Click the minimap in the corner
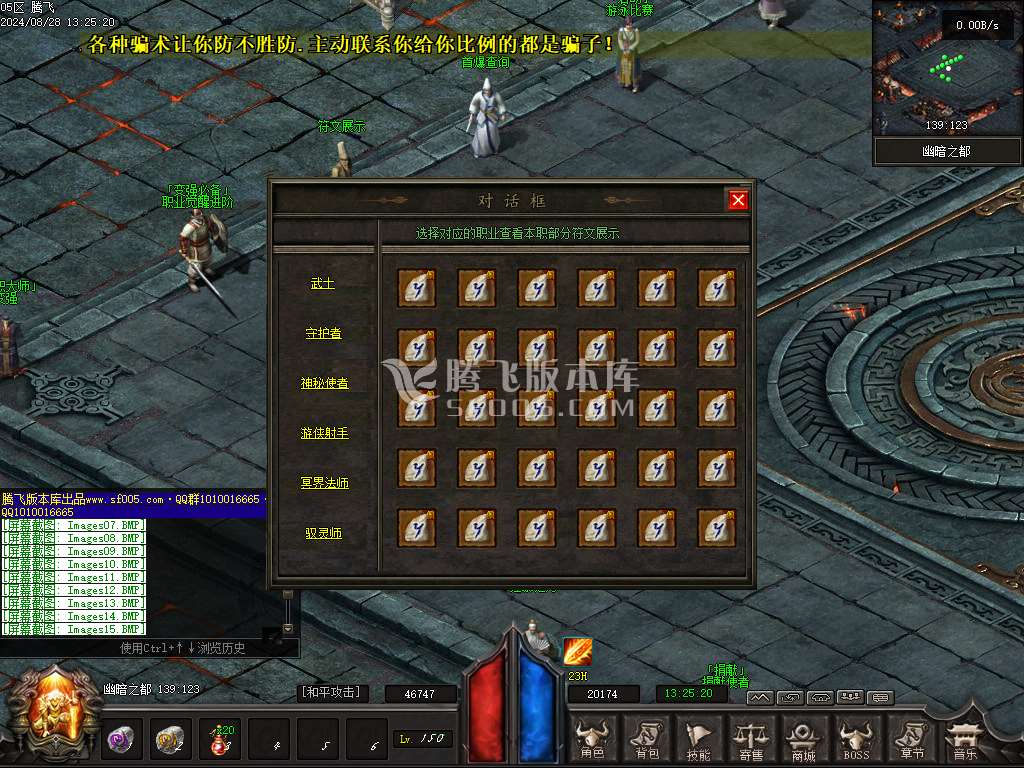The width and height of the screenshot is (1024, 768). [x=946, y=68]
